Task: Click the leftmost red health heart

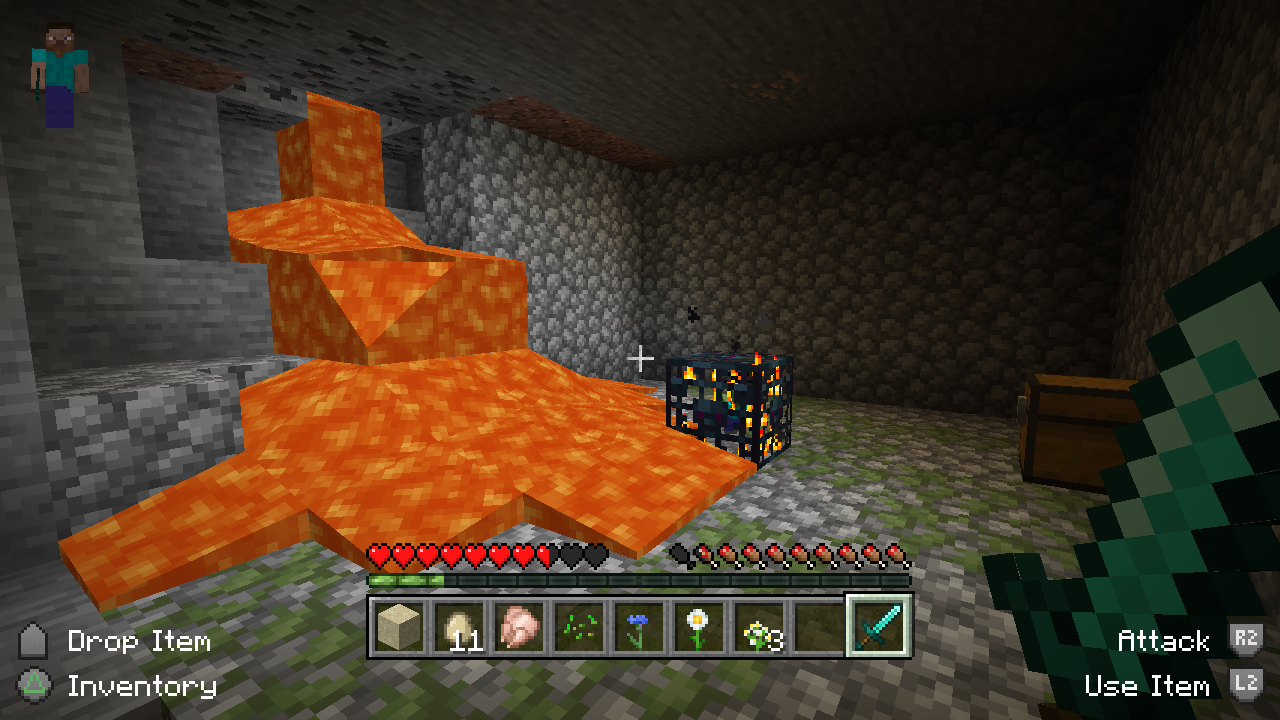Action: (x=378, y=556)
